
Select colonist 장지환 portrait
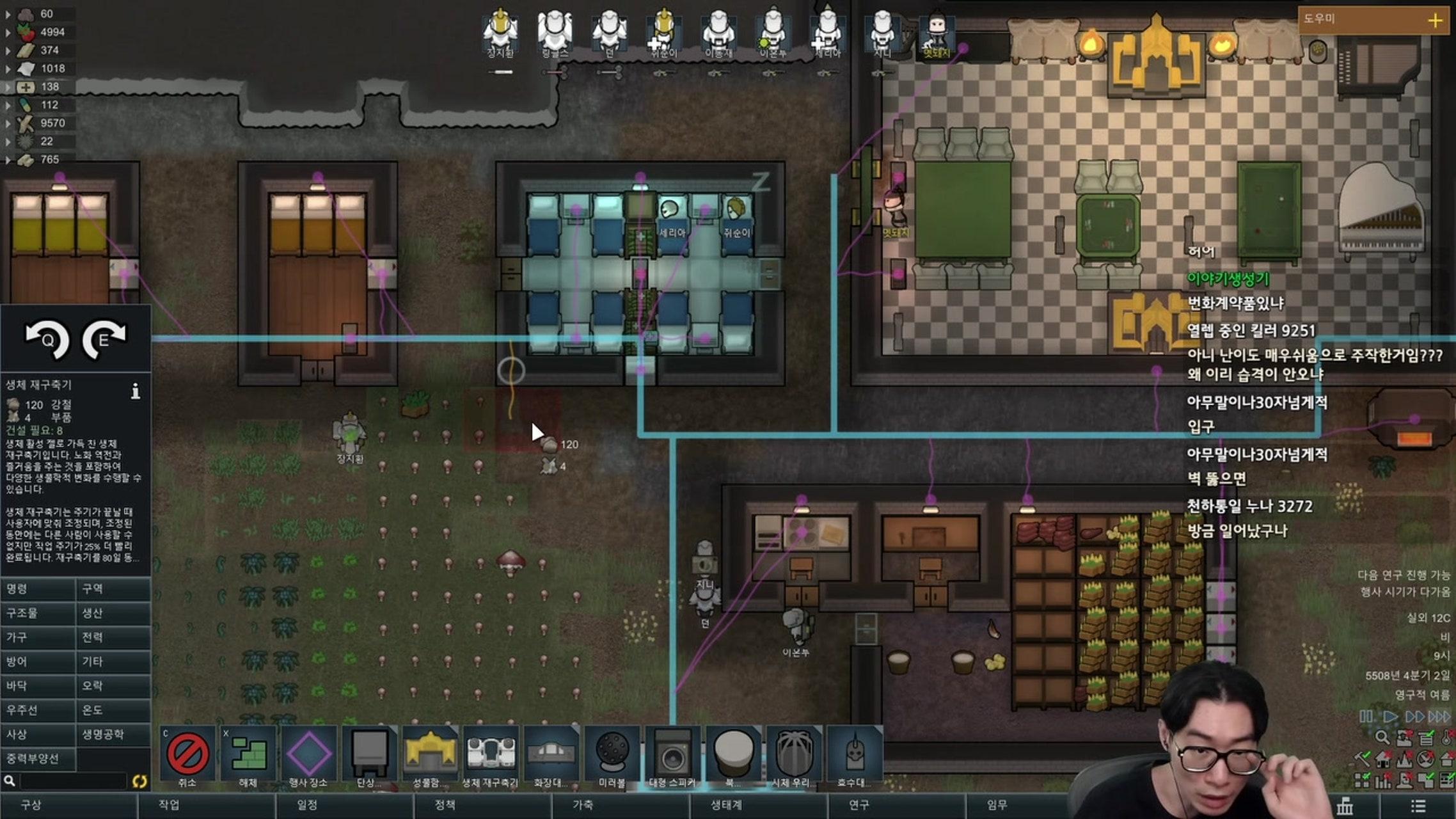500,31
